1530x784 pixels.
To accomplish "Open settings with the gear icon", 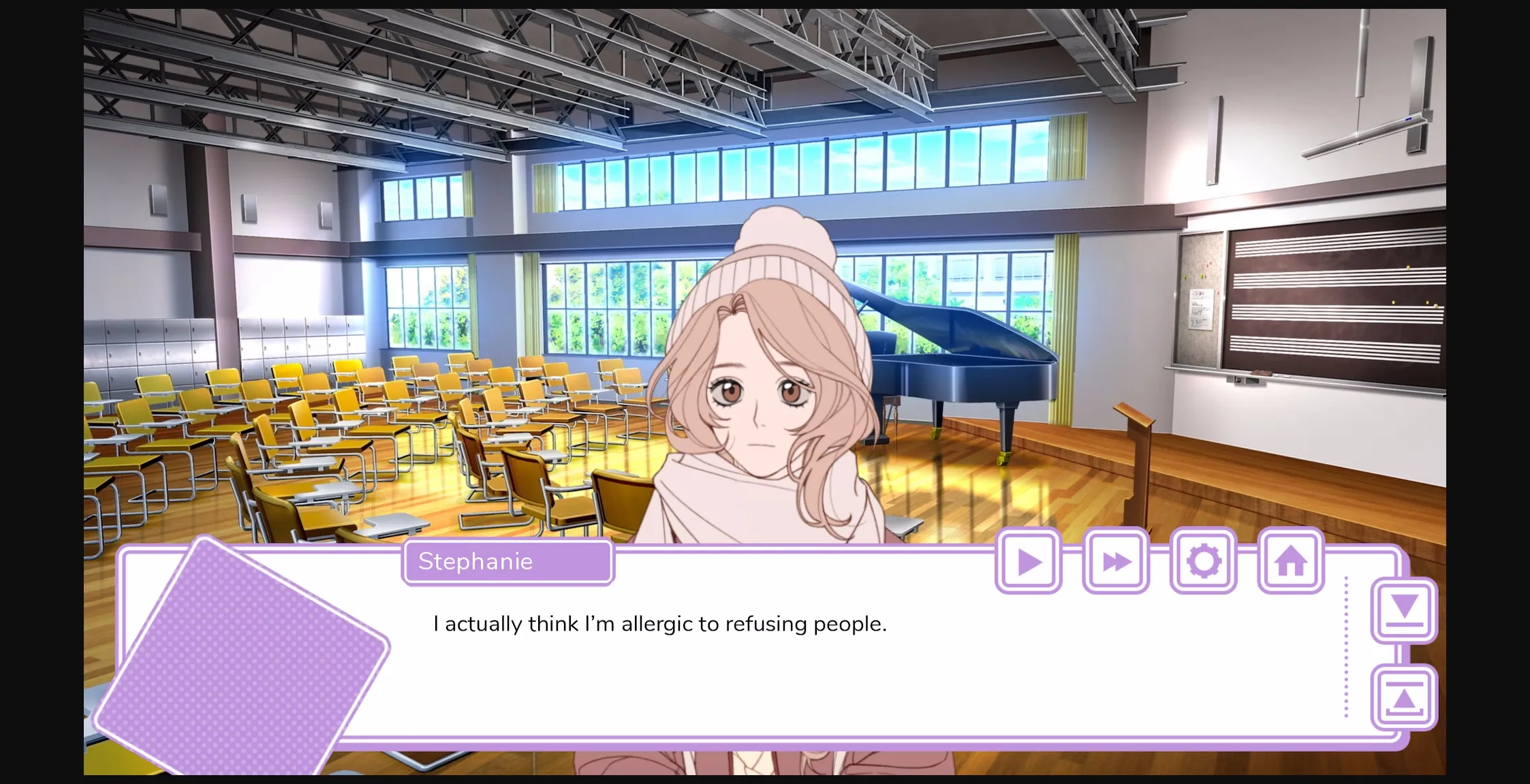I will (1203, 561).
